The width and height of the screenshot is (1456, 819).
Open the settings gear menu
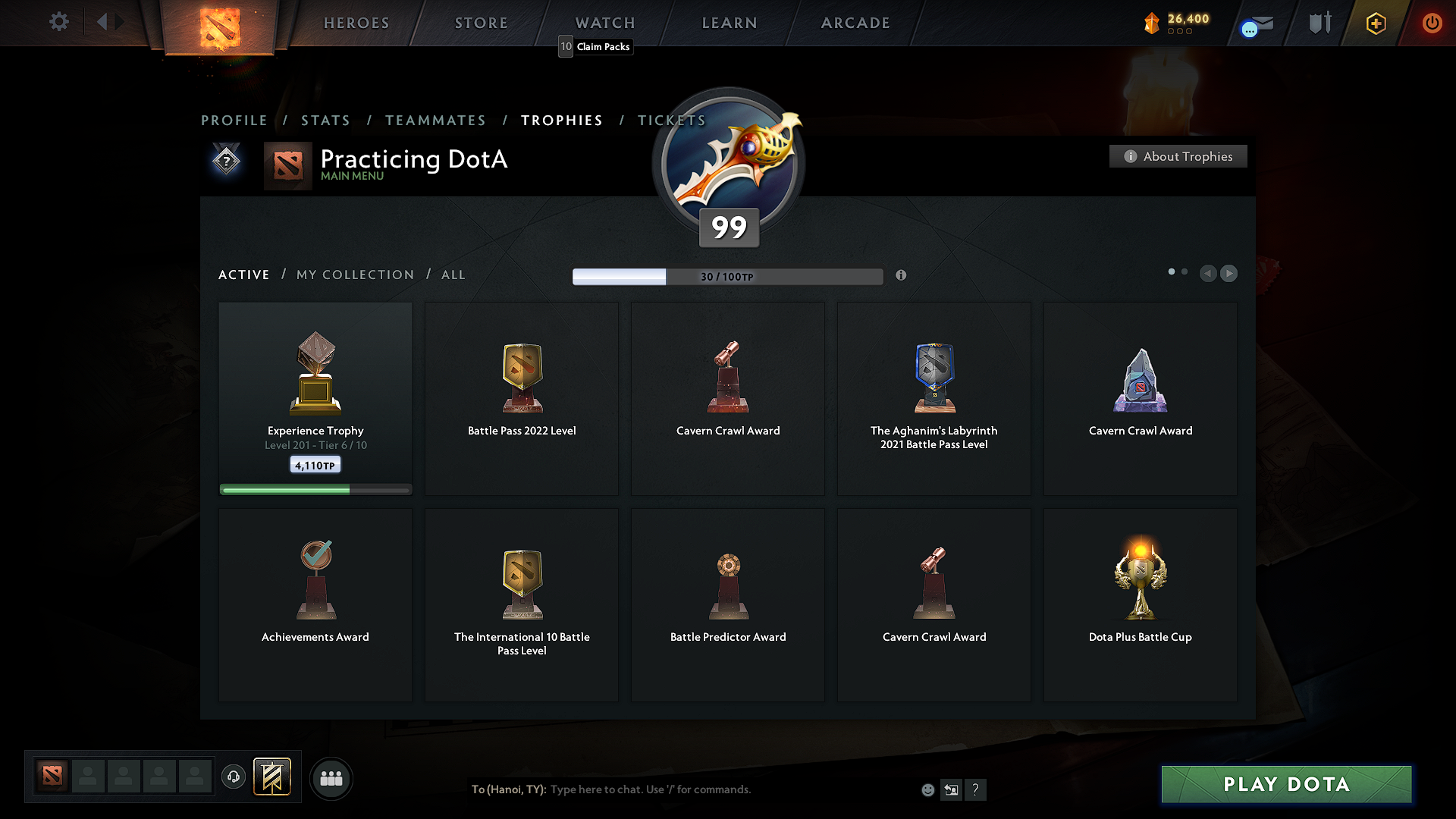point(58,22)
